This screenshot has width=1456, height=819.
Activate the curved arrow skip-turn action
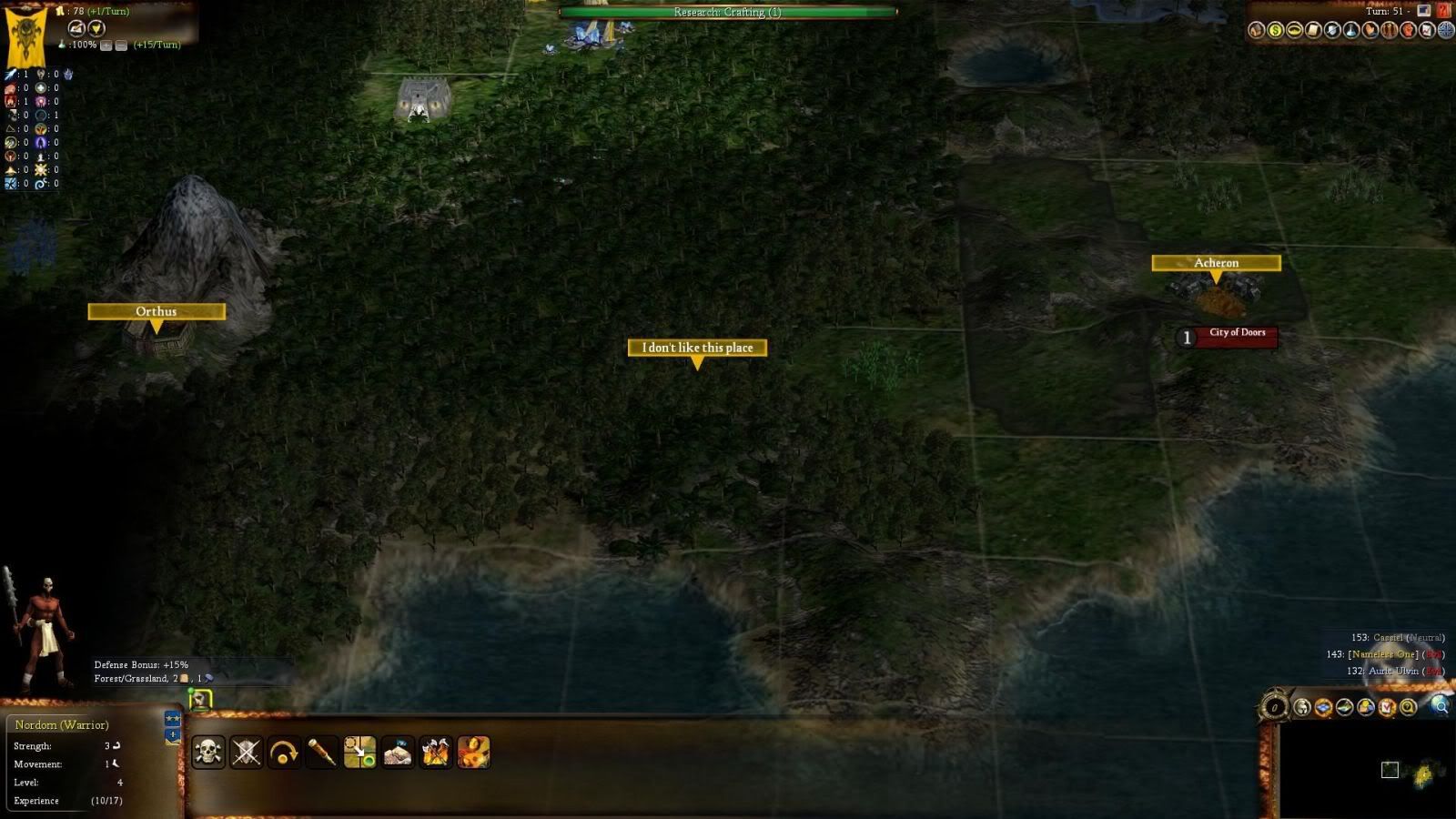click(x=284, y=753)
